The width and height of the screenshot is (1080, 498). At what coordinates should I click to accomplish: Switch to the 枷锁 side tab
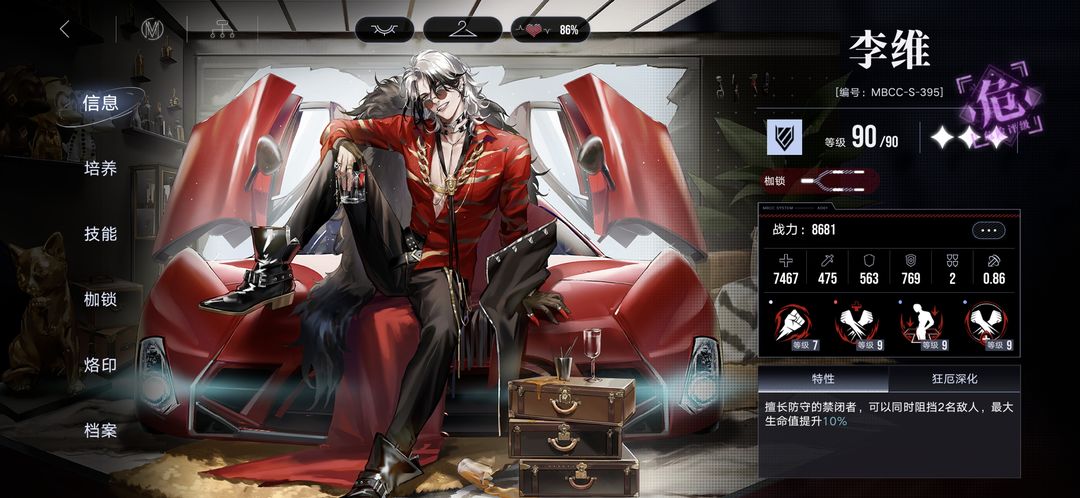coord(101,299)
